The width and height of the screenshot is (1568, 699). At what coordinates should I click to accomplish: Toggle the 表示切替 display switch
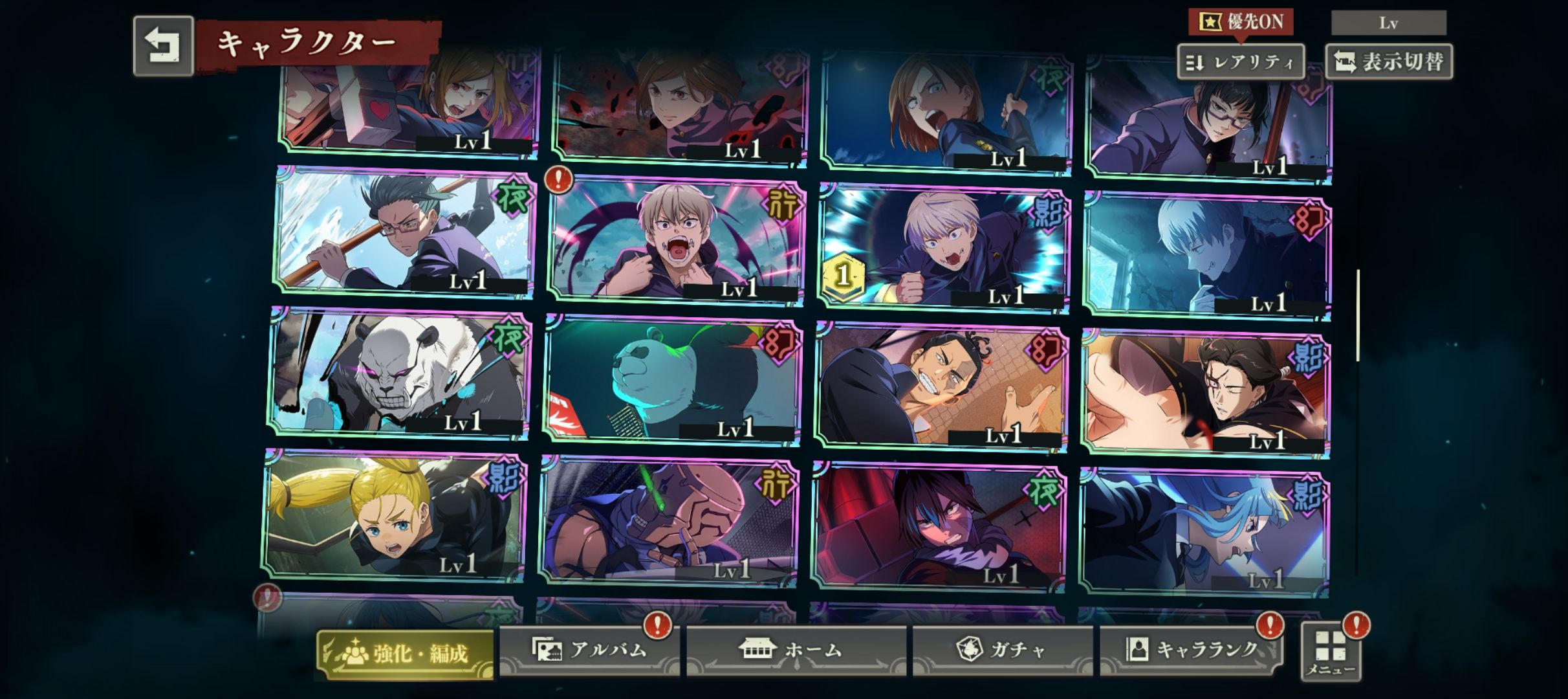[x=1389, y=62]
